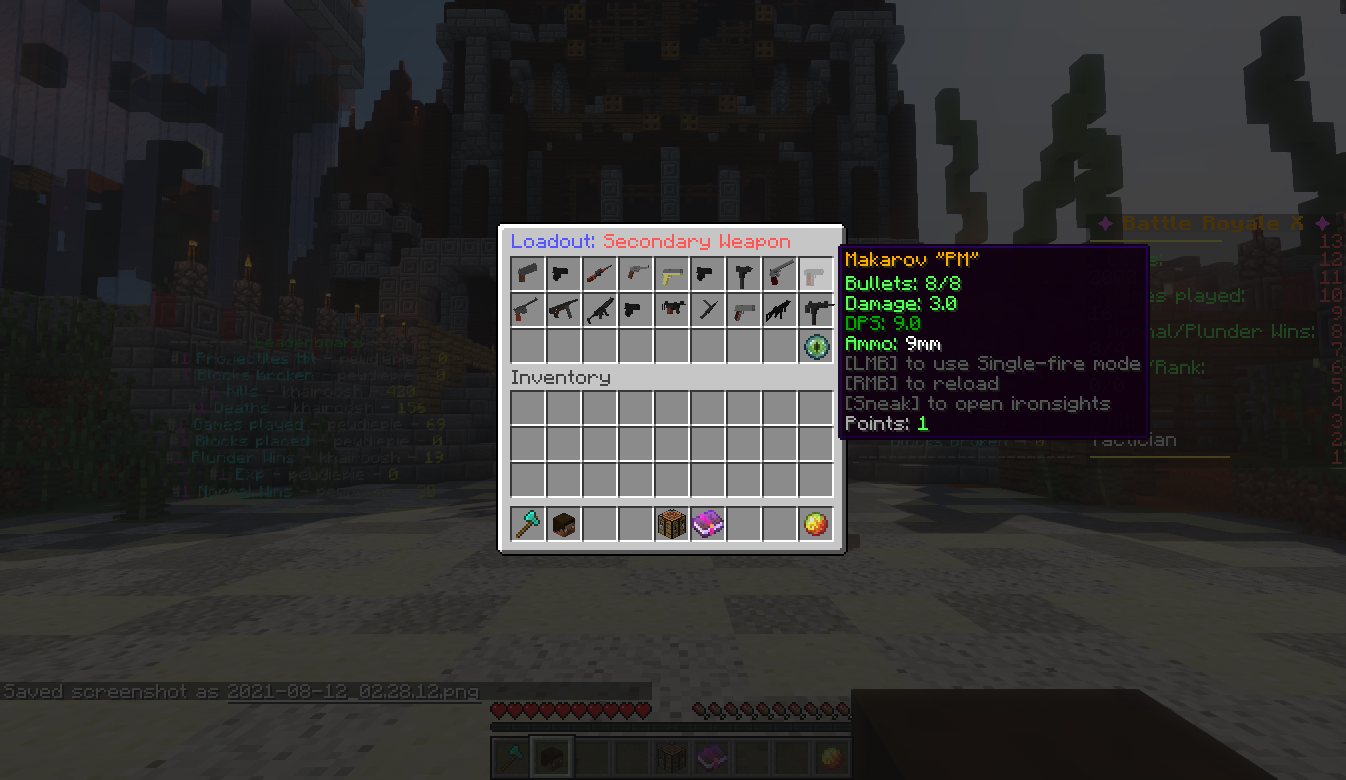Click the eye of ender icon

[816, 346]
